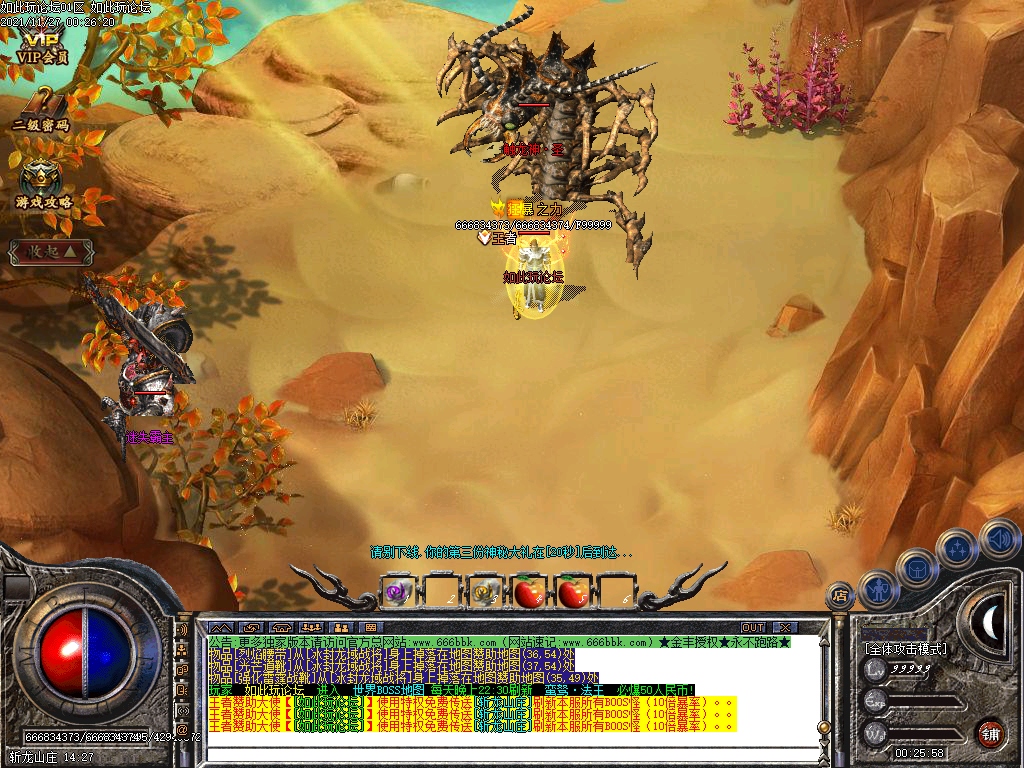This screenshot has width=1024, height=768.
Task: Toggle sound with the speaker button
Action: click(x=999, y=538)
